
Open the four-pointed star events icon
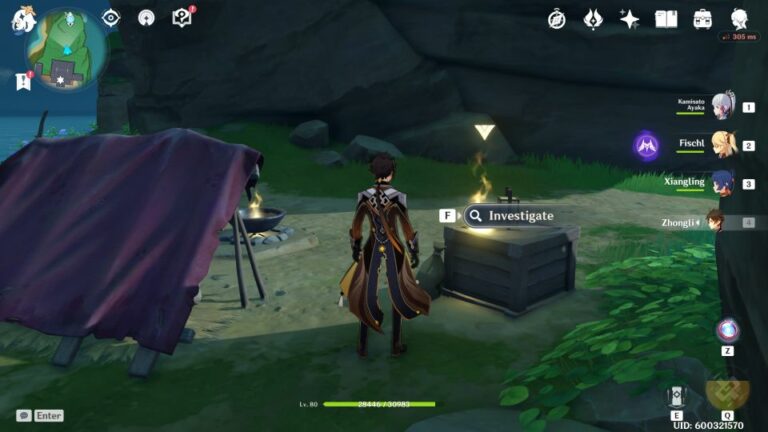click(629, 19)
